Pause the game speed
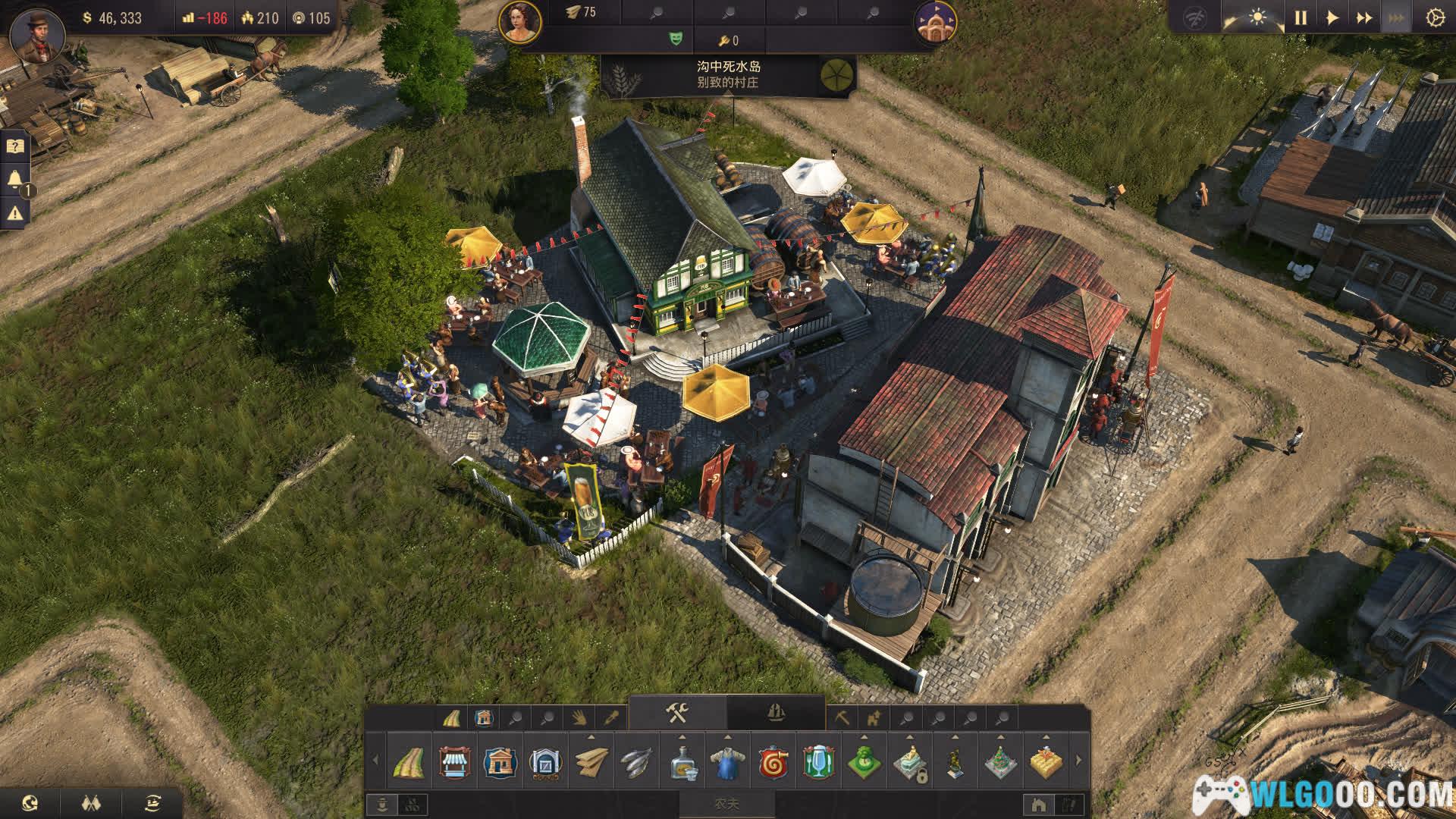The width and height of the screenshot is (1456, 819). pyautogui.click(x=1301, y=17)
